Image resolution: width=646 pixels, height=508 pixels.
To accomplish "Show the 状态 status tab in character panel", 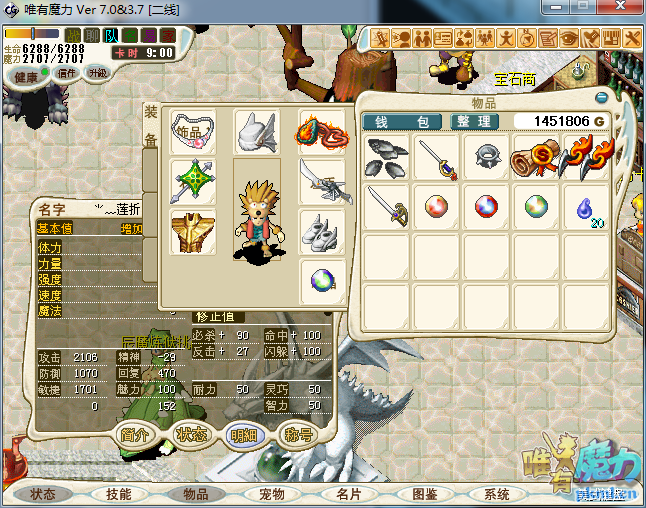I will click(191, 435).
